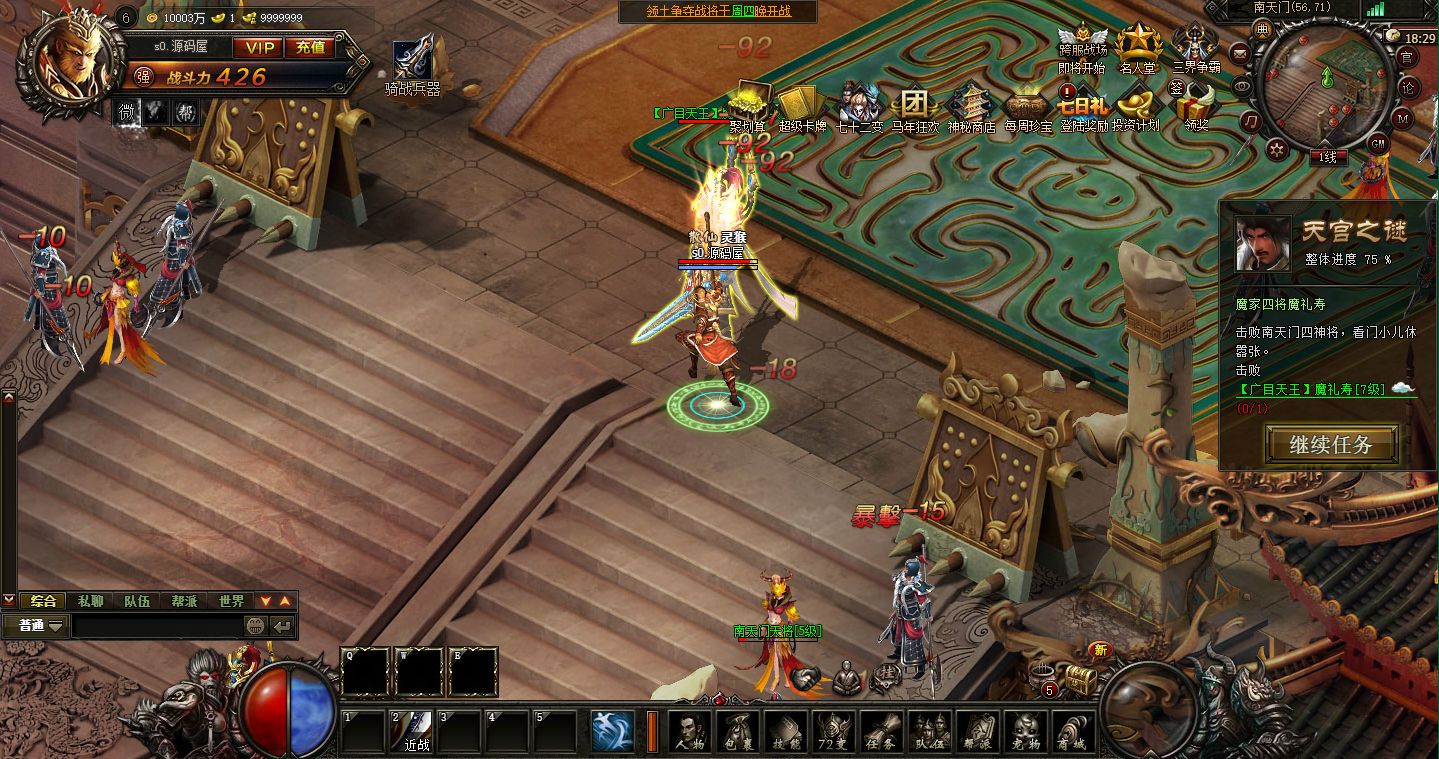Switch to the 世界 world chat tab
The height and width of the screenshot is (759, 1439).
coord(231,601)
